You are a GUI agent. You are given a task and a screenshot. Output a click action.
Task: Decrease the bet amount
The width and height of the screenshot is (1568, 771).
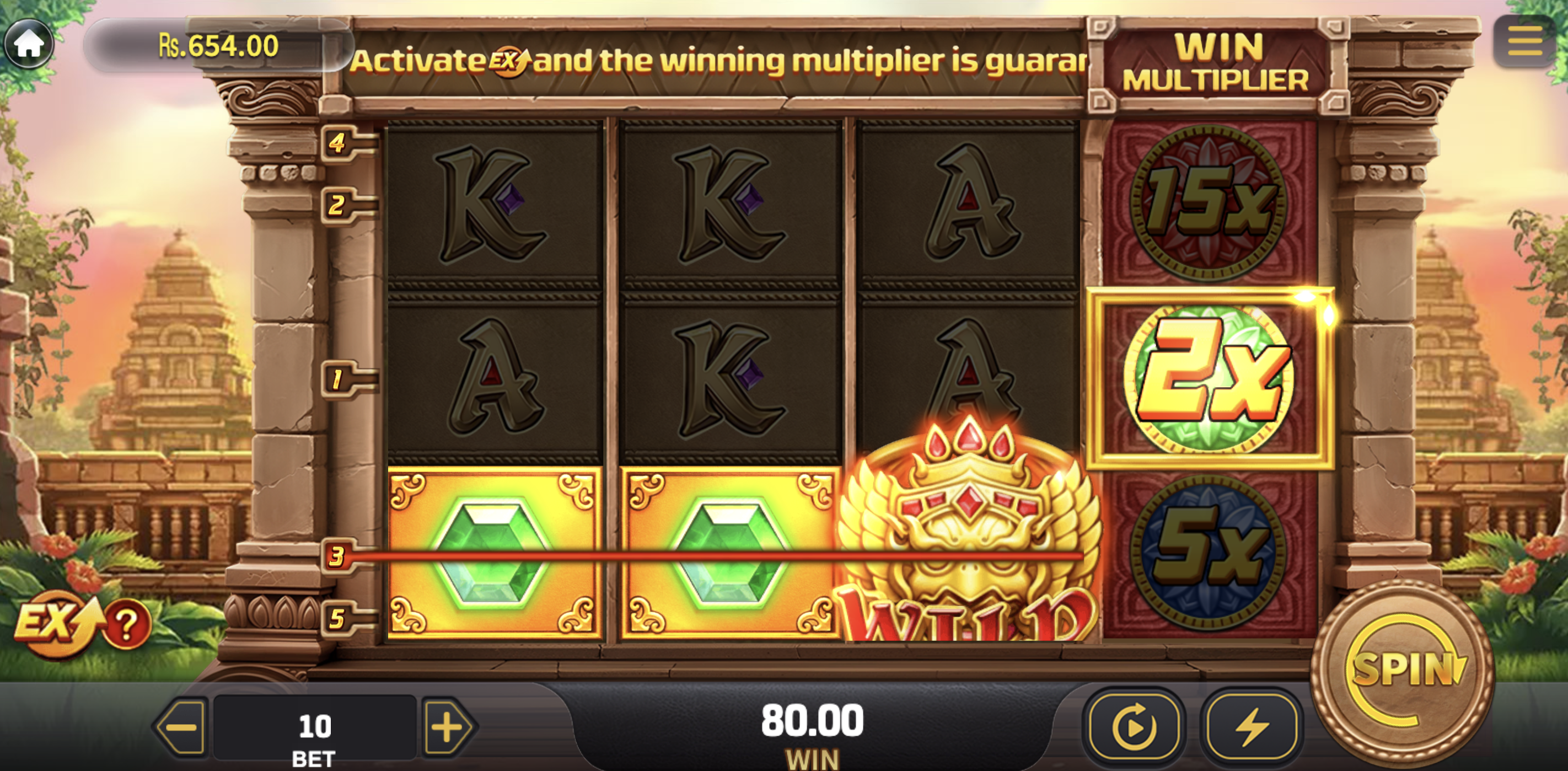coord(182,727)
